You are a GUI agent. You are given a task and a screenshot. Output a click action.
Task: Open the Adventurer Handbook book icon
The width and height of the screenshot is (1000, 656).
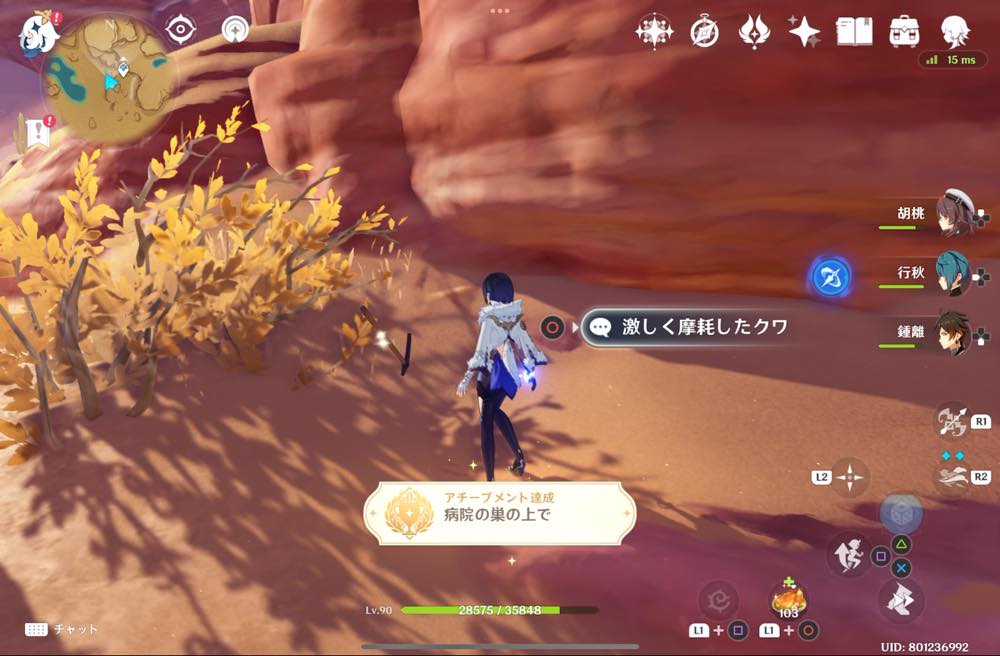point(855,32)
